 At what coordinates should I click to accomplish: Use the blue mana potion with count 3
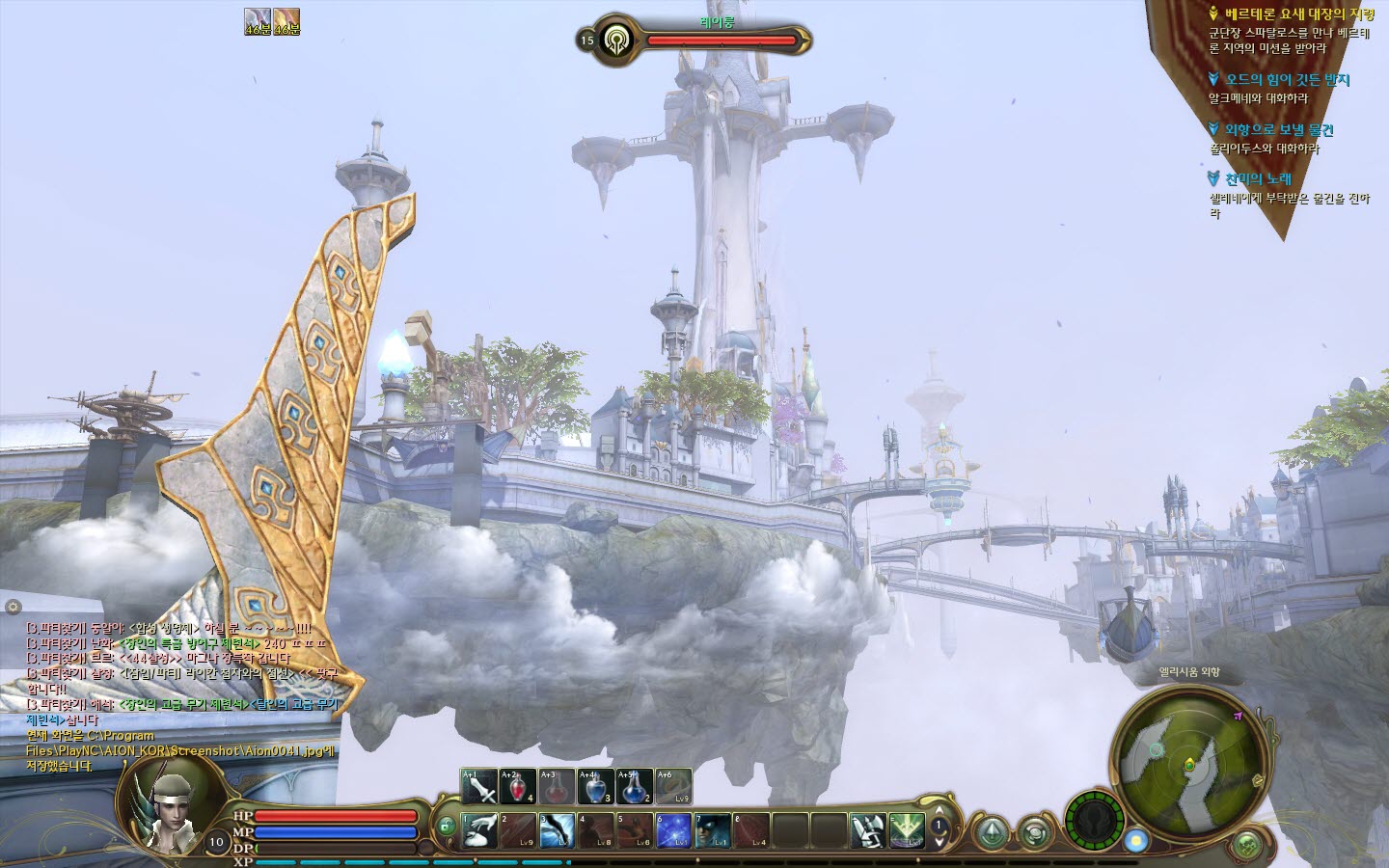[595, 787]
